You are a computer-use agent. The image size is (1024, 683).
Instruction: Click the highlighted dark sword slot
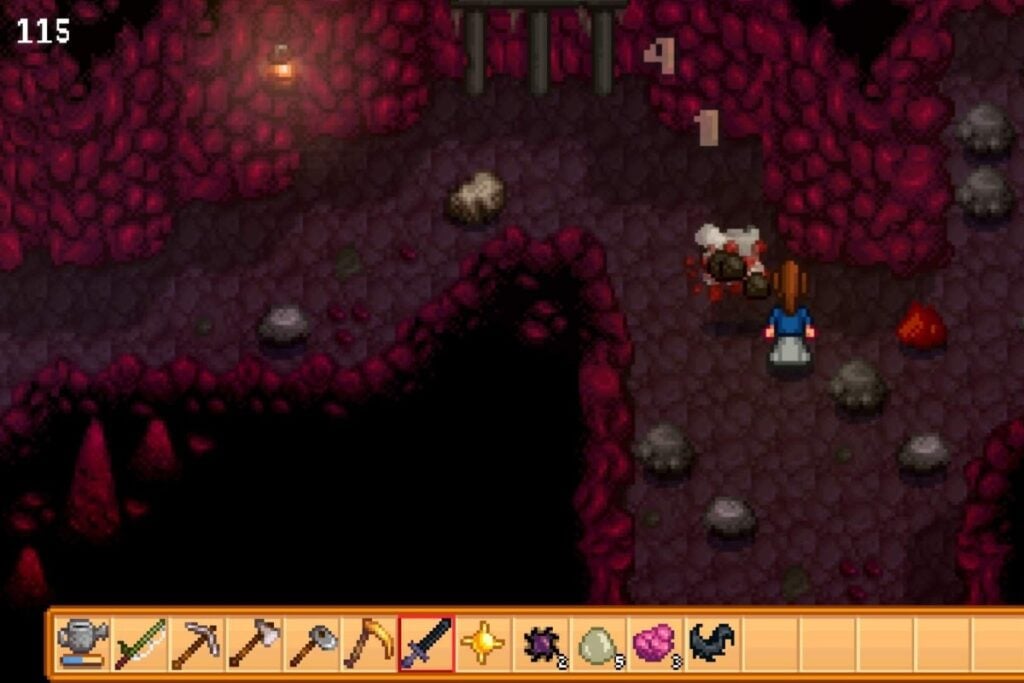click(x=426, y=643)
